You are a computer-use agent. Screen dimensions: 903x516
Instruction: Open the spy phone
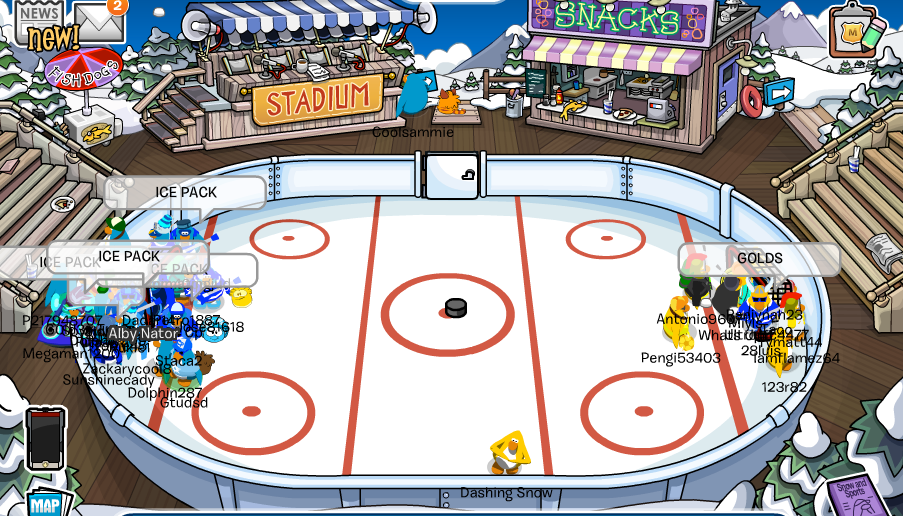(45, 438)
